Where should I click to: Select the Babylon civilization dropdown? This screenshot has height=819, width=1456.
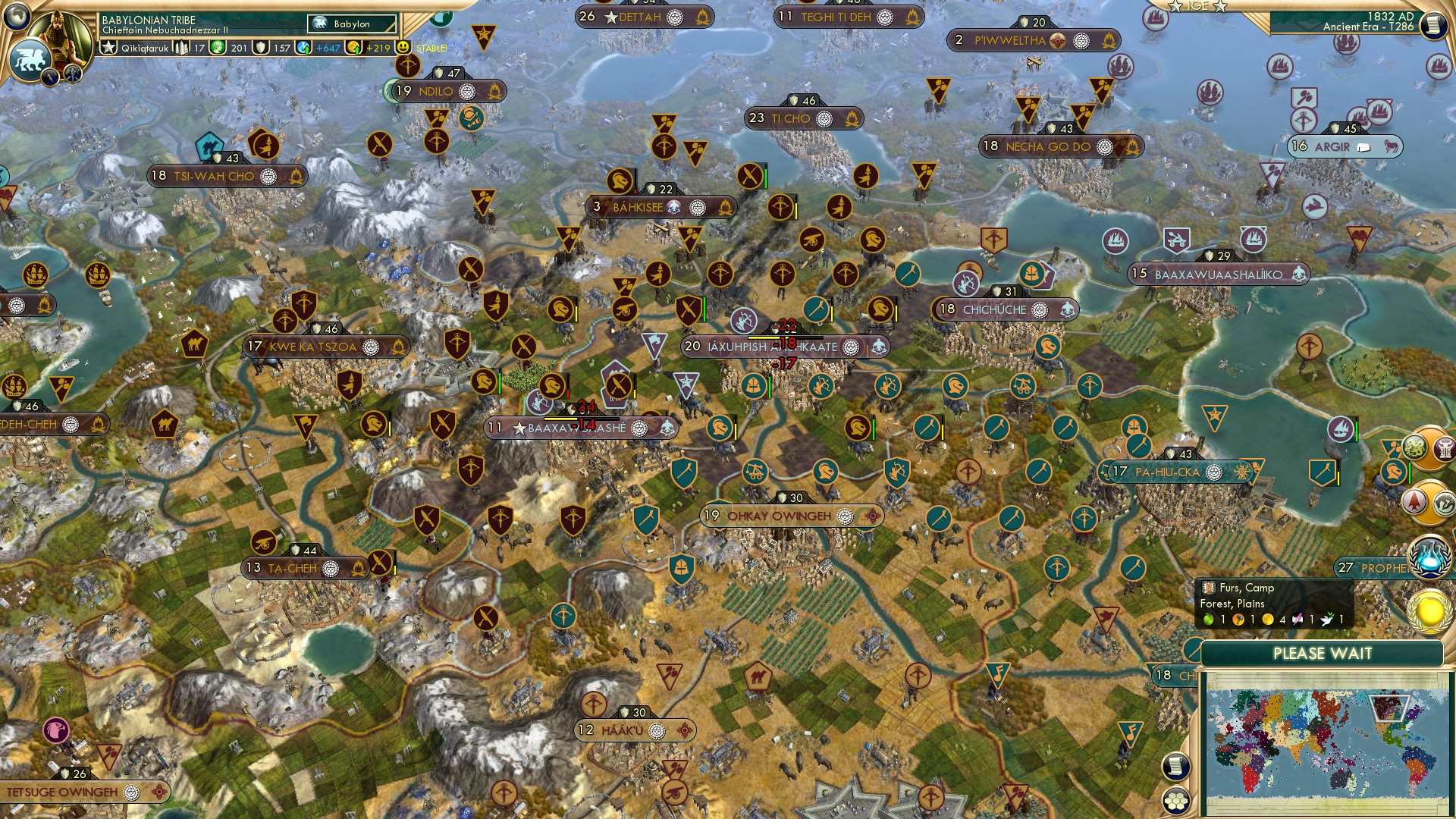pyautogui.click(x=353, y=24)
